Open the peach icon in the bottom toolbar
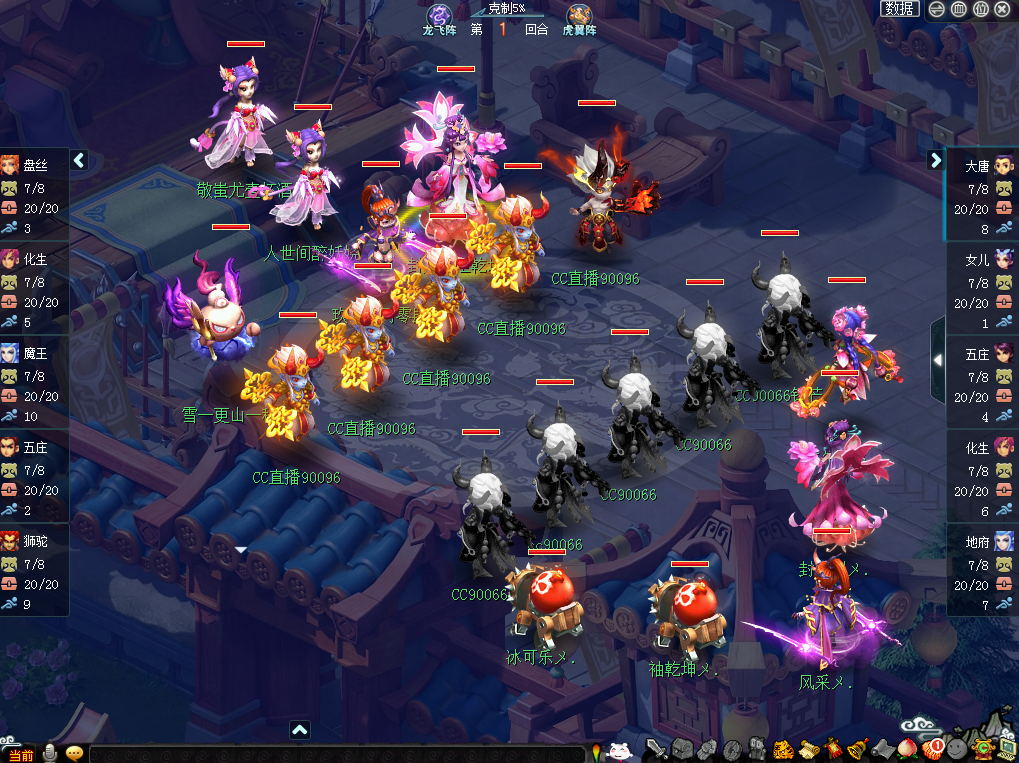 tap(908, 749)
